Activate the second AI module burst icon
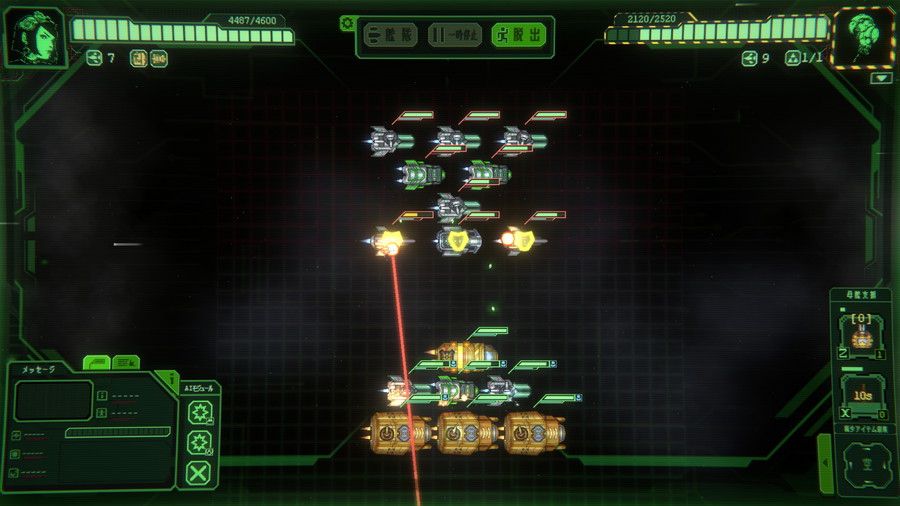The image size is (900, 506). point(200,443)
